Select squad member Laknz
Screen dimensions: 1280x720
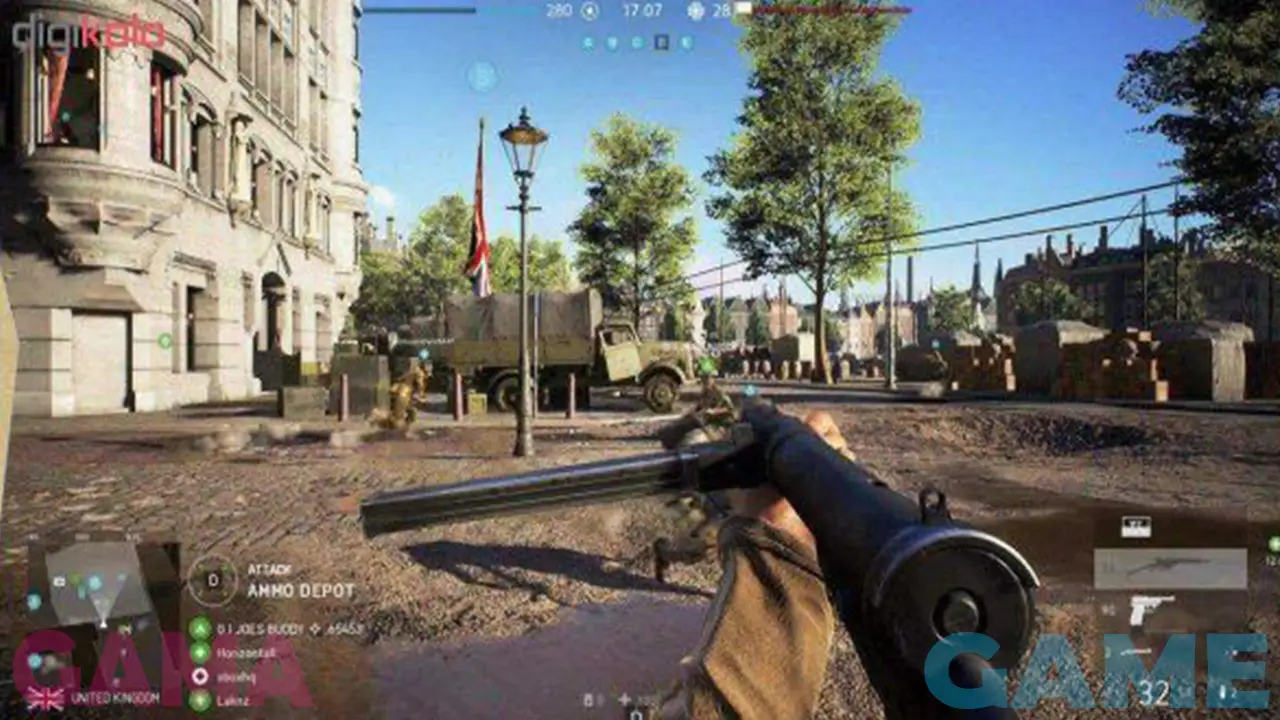(236, 698)
